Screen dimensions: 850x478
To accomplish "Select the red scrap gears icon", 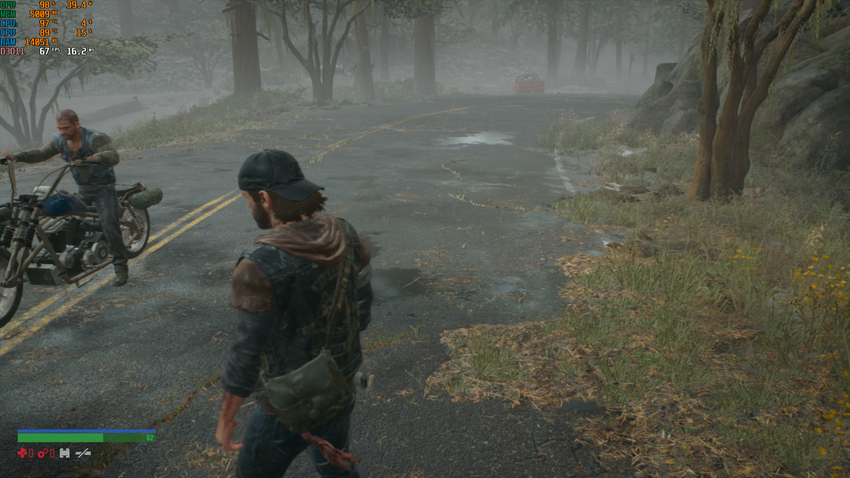I will tap(43, 453).
